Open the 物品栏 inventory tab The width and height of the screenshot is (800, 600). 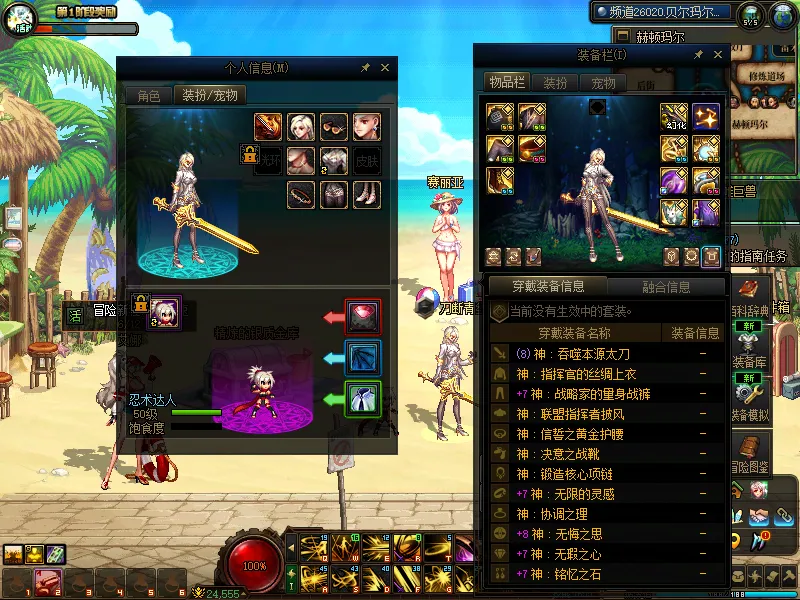pyautogui.click(x=507, y=83)
